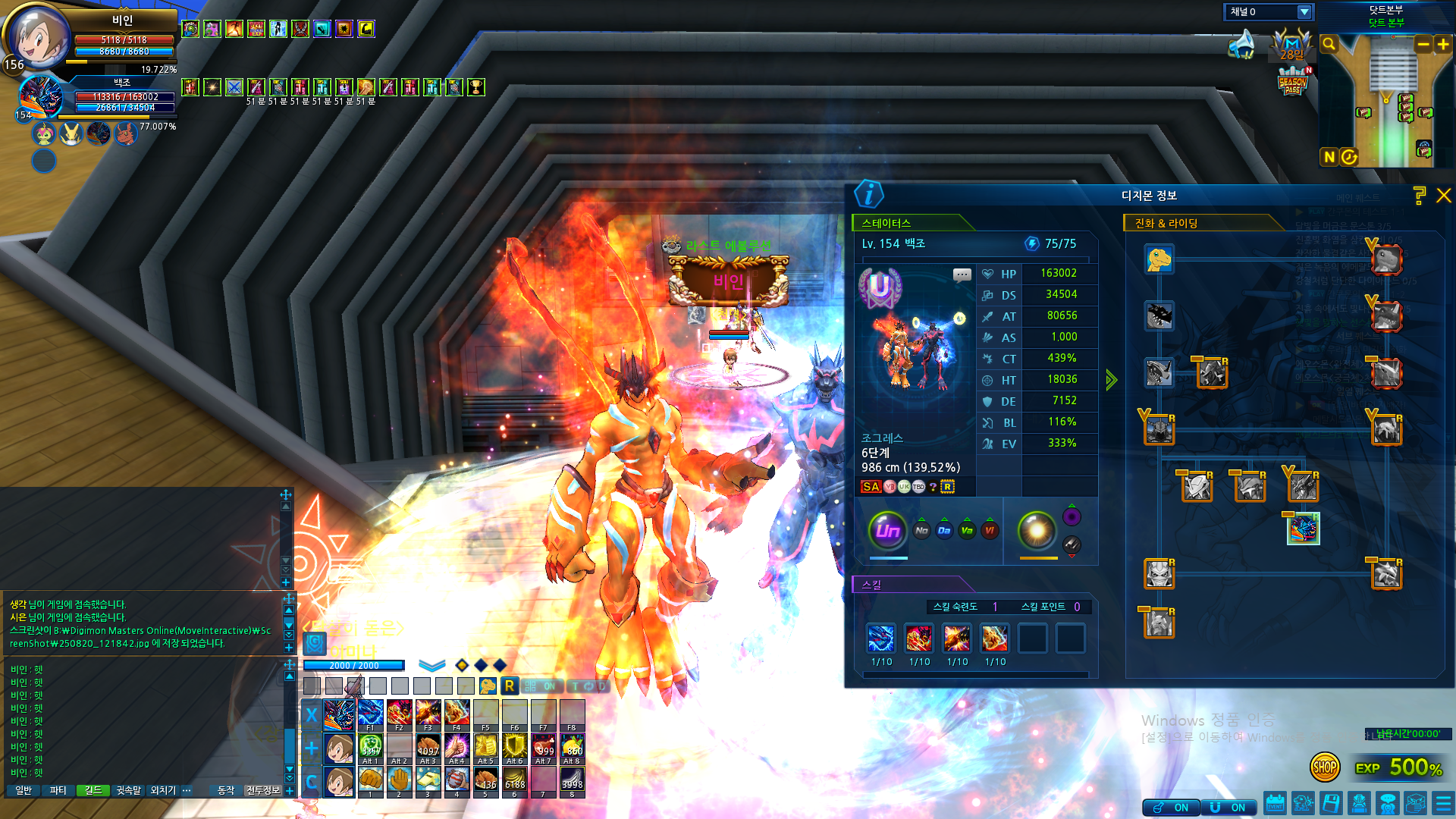Use the banana item in slot 6
Viewport: 1456px width, 819px height.
(x=515, y=780)
